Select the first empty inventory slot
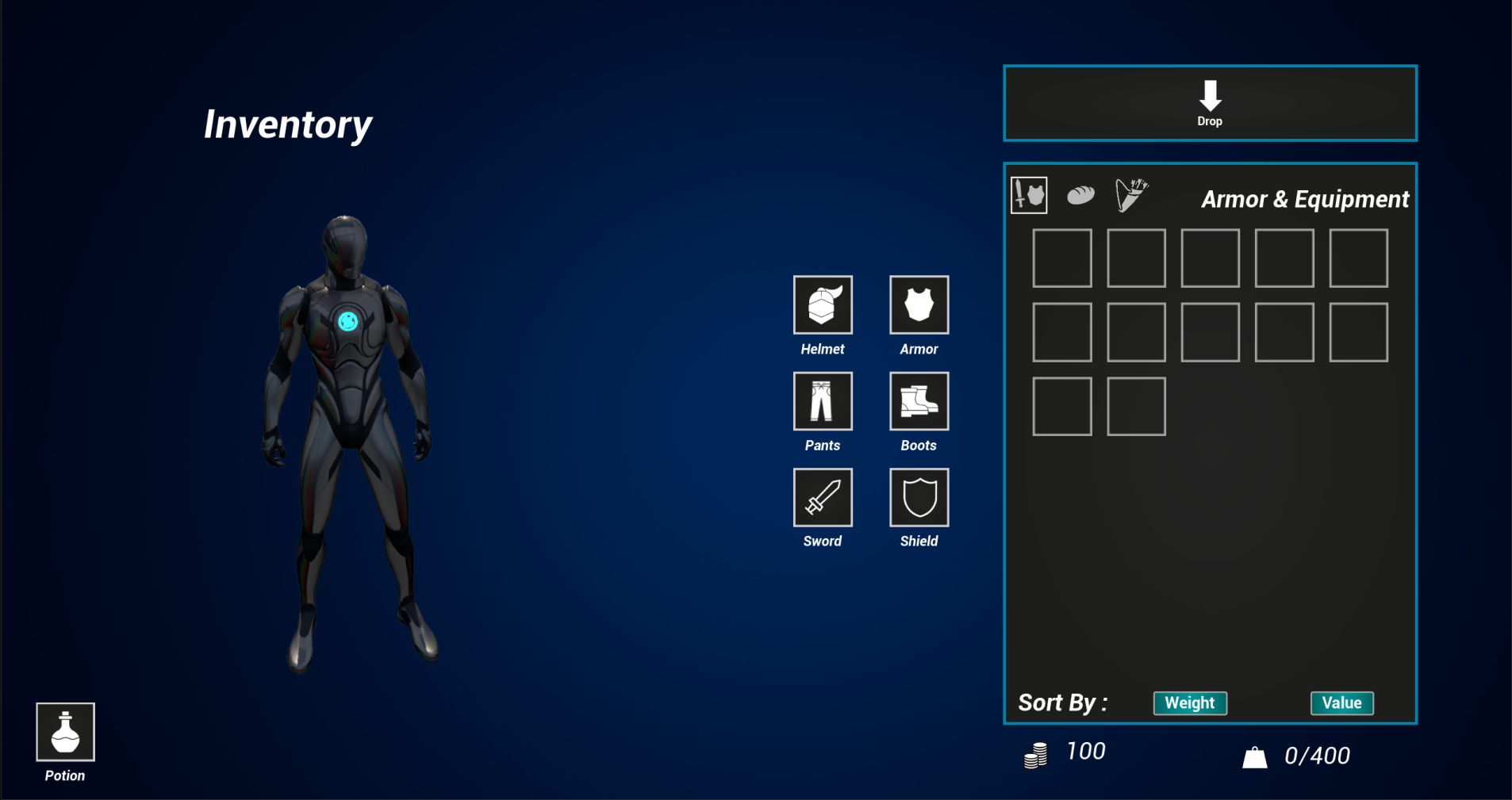Image resolution: width=1512 pixels, height=800 pixels. tap(1062, 258)
